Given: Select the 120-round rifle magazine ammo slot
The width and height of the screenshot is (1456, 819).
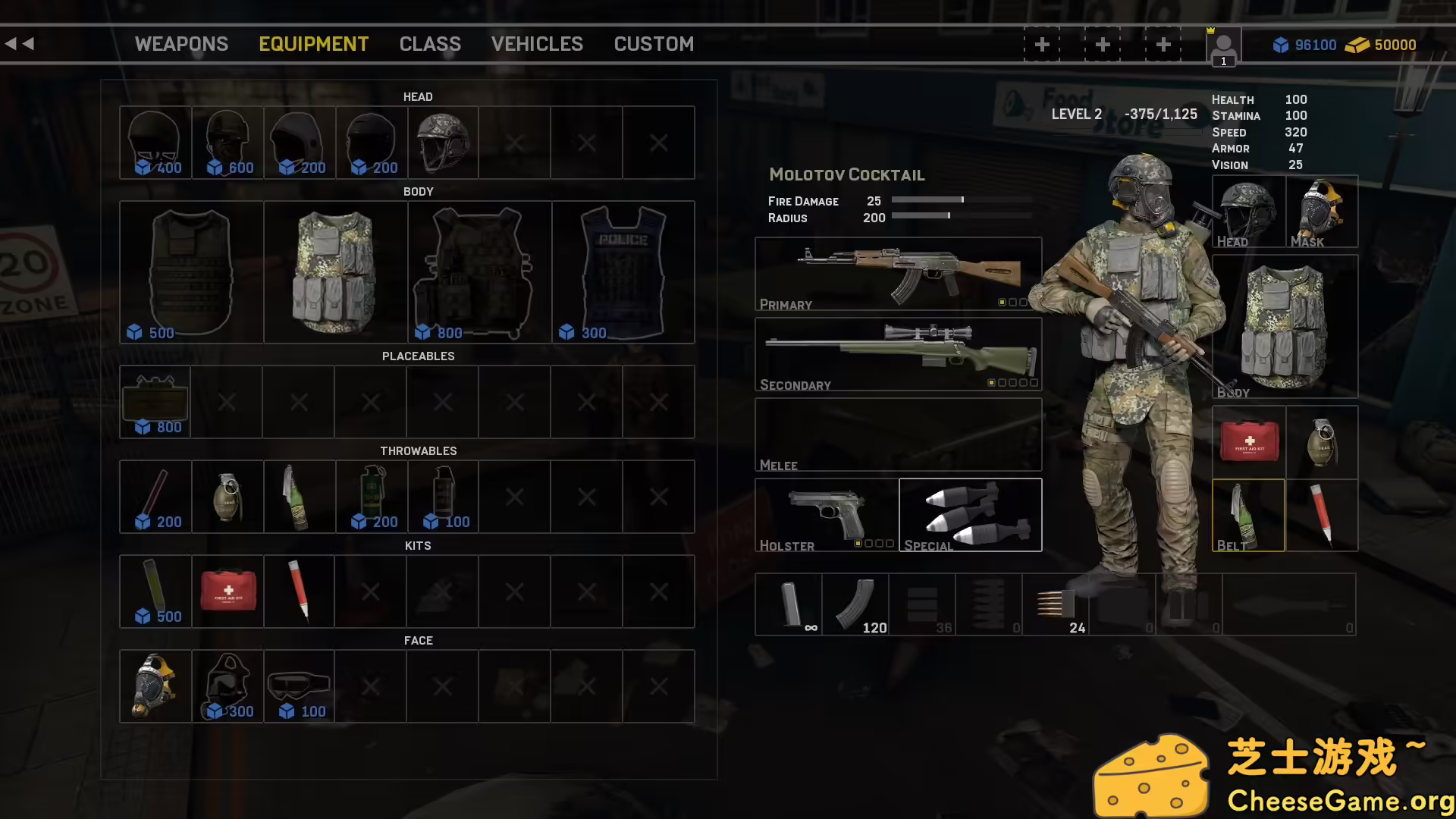Looking at the screenshot, I should pos(857,604).
